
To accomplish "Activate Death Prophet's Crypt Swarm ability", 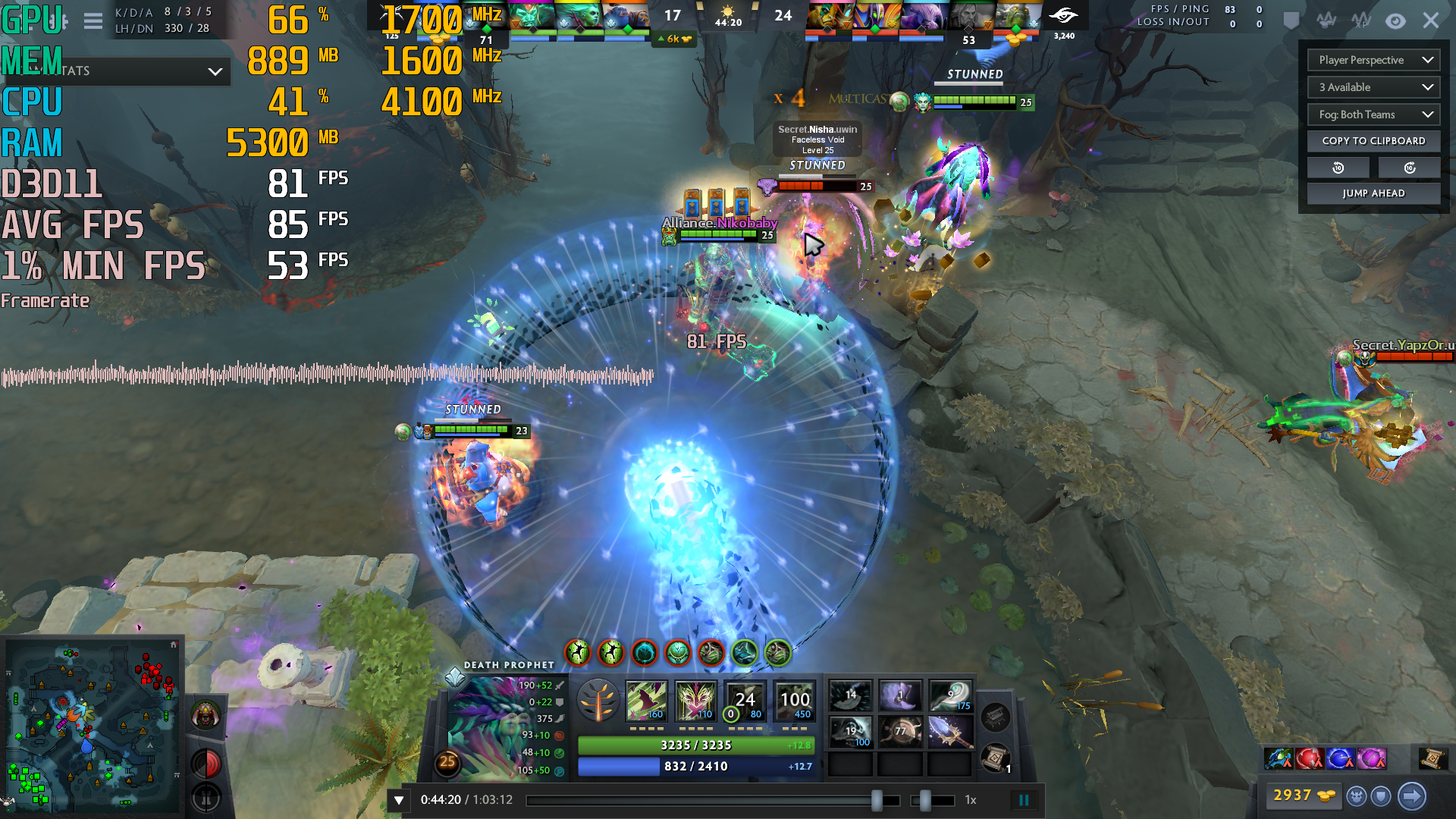I will click(646, 700).
